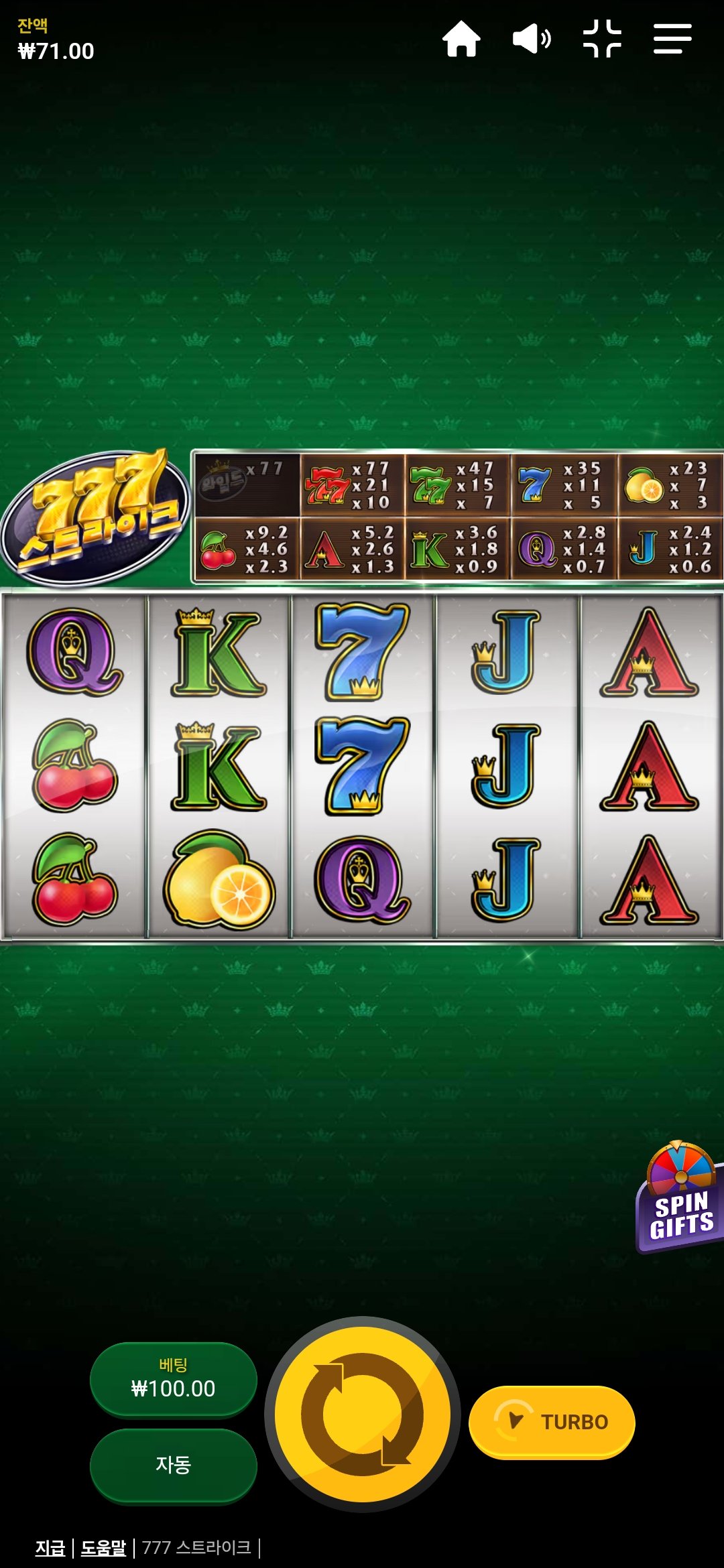The image size is (724, 1568).
Task: Start auto spin with 자동
Action: pos(174,1465)
